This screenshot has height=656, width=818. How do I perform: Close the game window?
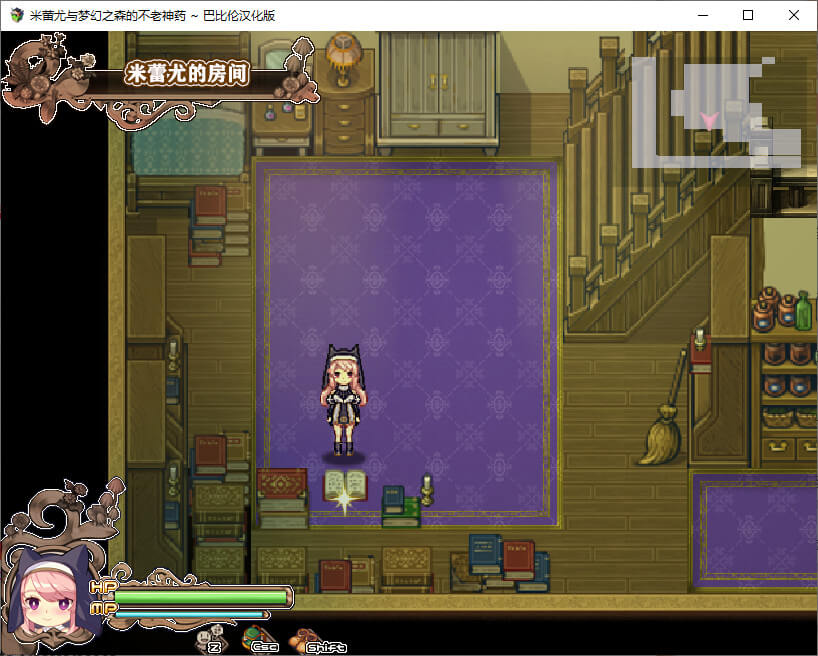point(794,15)
